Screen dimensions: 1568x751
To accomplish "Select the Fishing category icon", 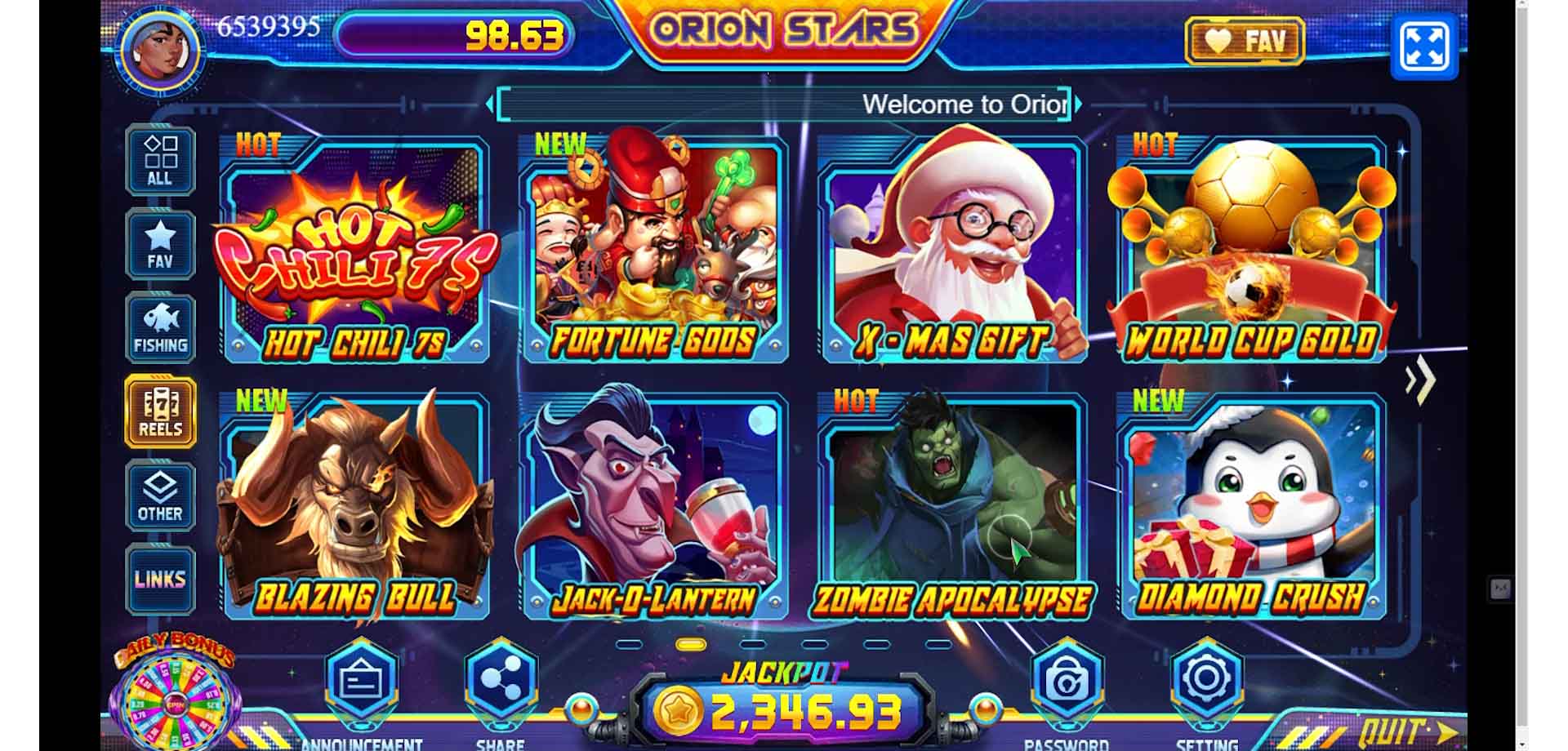I will (160, 326).
